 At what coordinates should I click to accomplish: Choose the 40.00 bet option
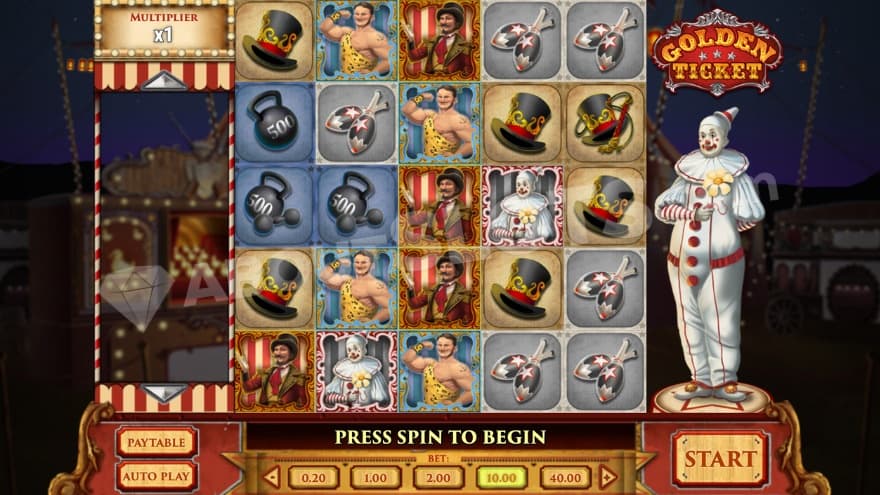click(565, 477)
